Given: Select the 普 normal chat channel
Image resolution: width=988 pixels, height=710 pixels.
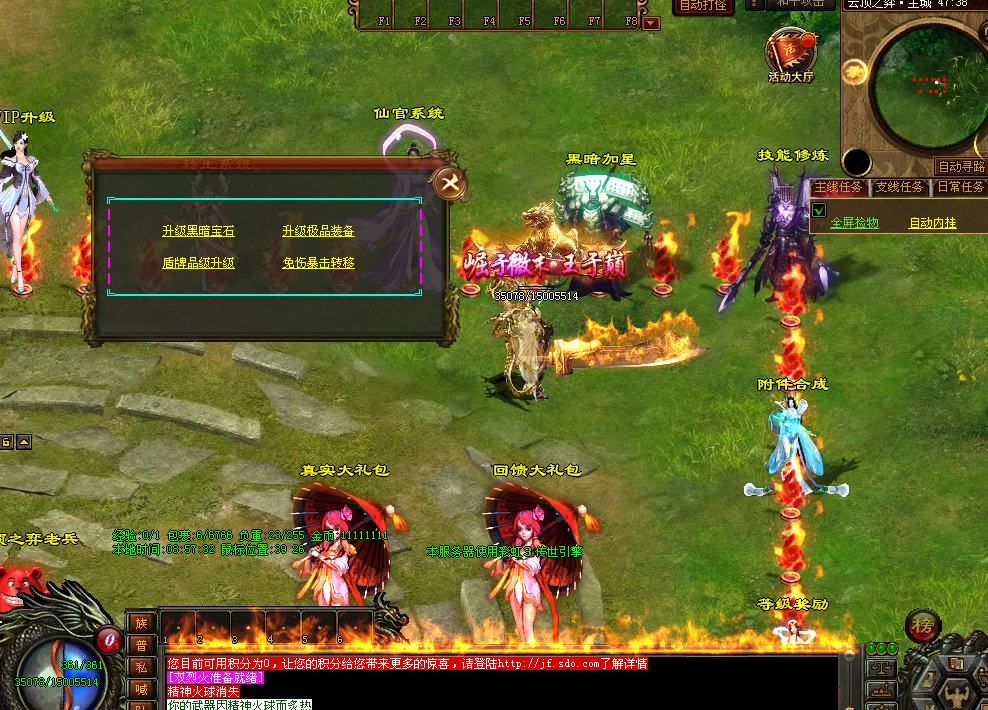Looking at the screenshot, I should (x=141, y=644).
